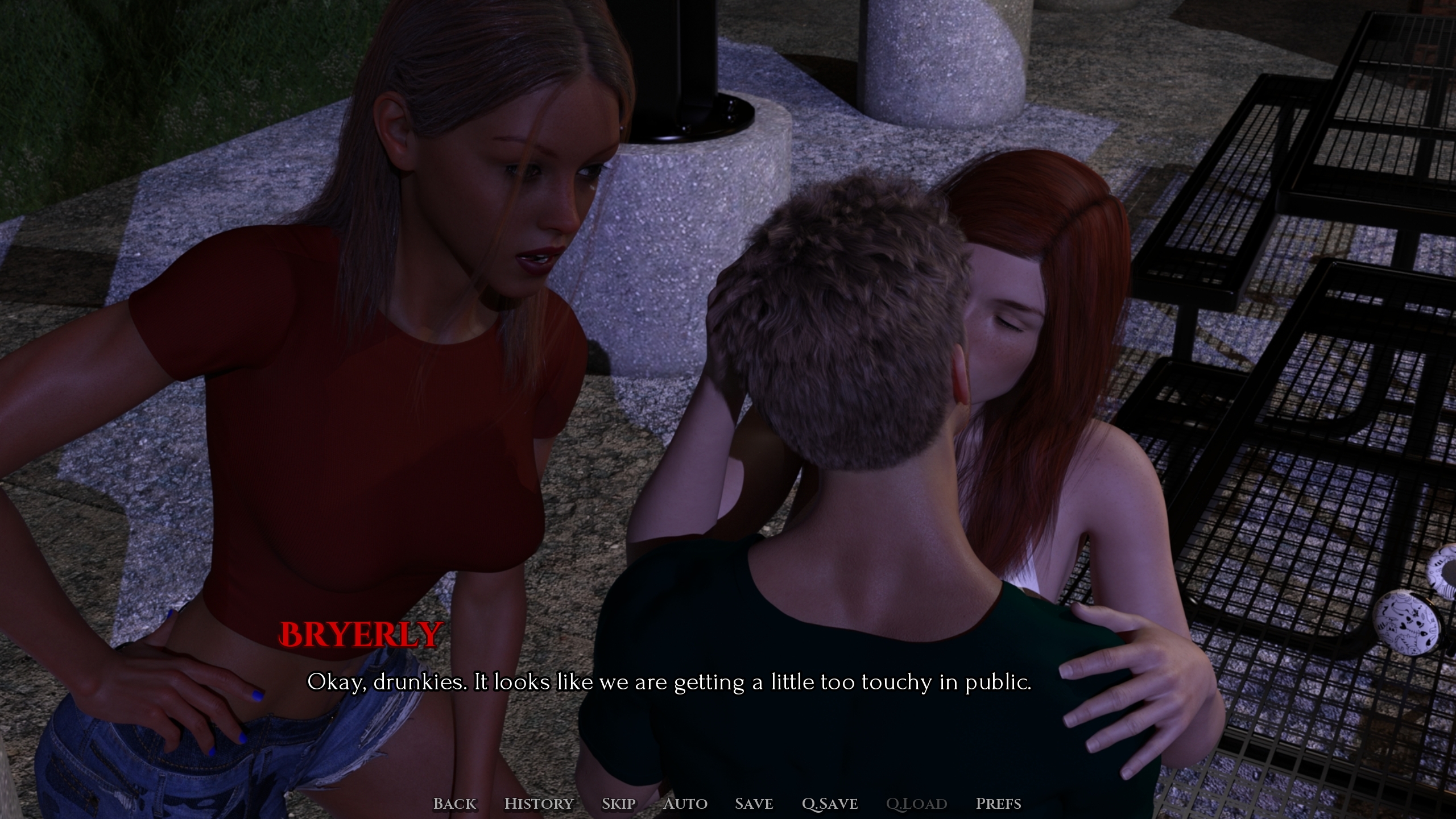Go back one dialogue line
The width and height of the screenshot is (1456, 819).
click(x=454, y=804)
